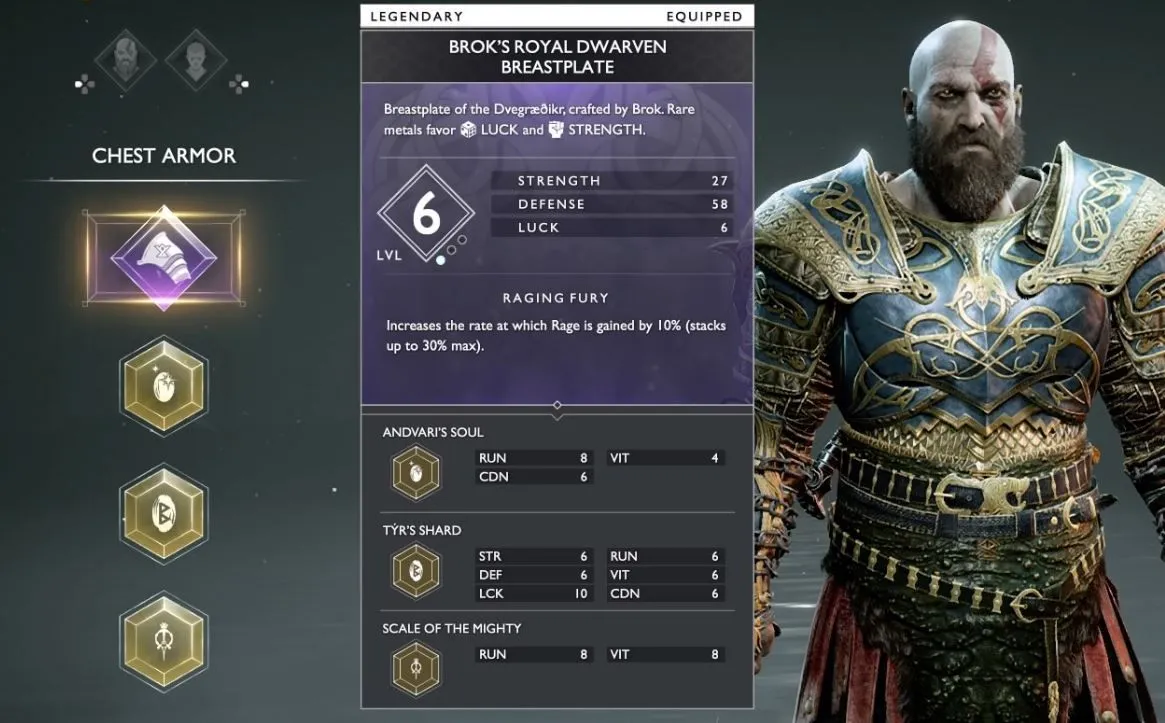The height and width of the screenshot is (723, 1165).
Task: Click the small diamond divider below Raging Fury
Action: pos(557,405)
